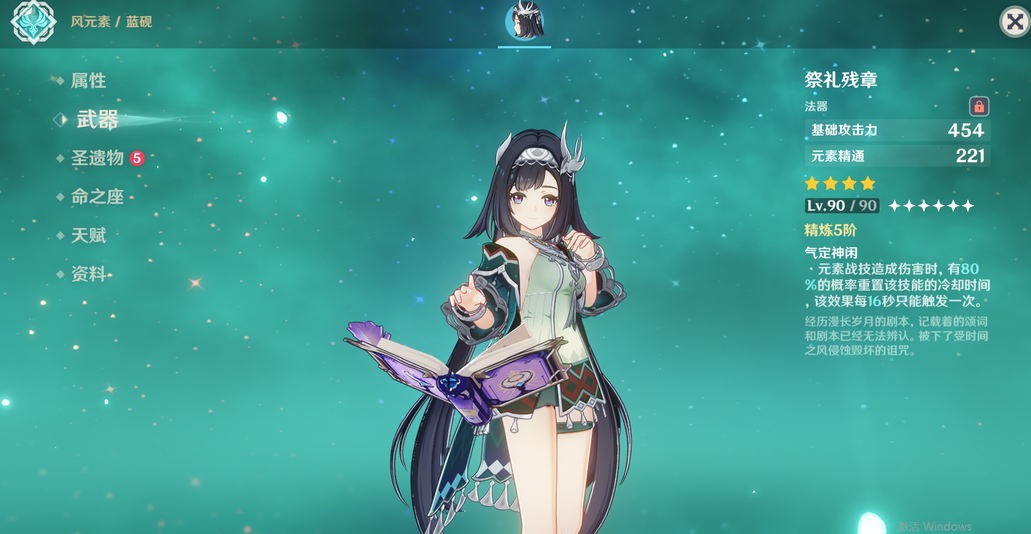The height and width of the screenshot is (534, 1031).
Task: Toggle the weapon lock icon
Action: point(979,106)
